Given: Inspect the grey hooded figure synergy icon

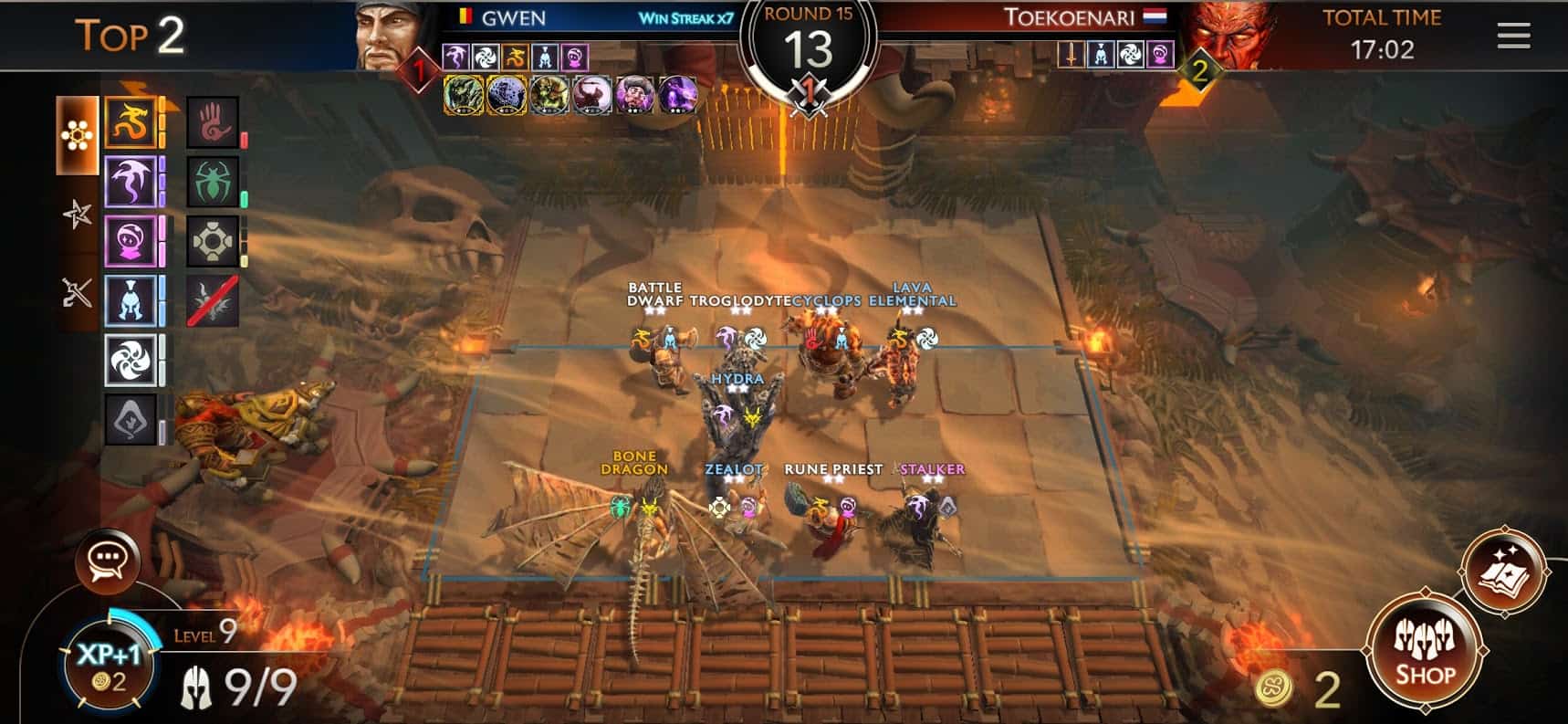Looking at the screenshot, I should 131,420.
